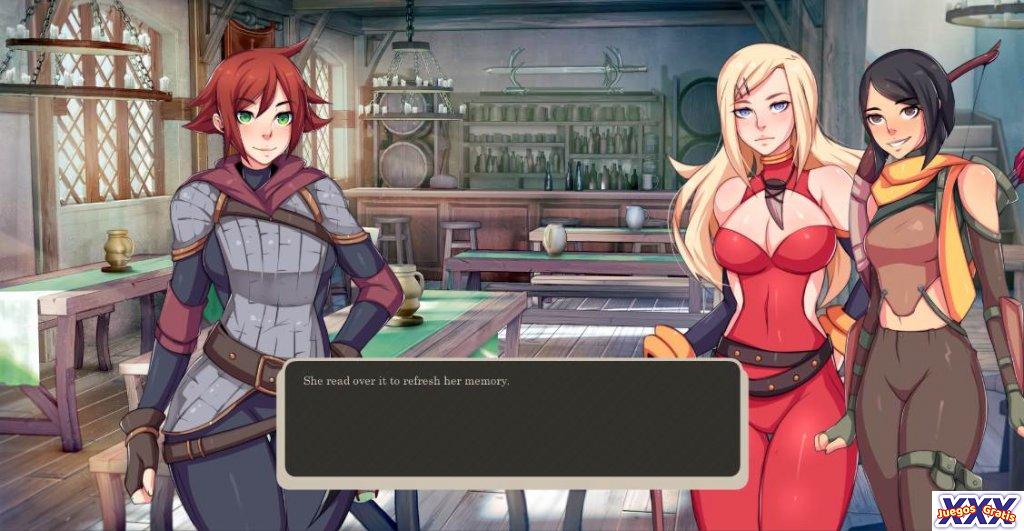Open the Juegos Gratis watermark logo
The width and height of the screenshot is (1024, 531).
977,510
